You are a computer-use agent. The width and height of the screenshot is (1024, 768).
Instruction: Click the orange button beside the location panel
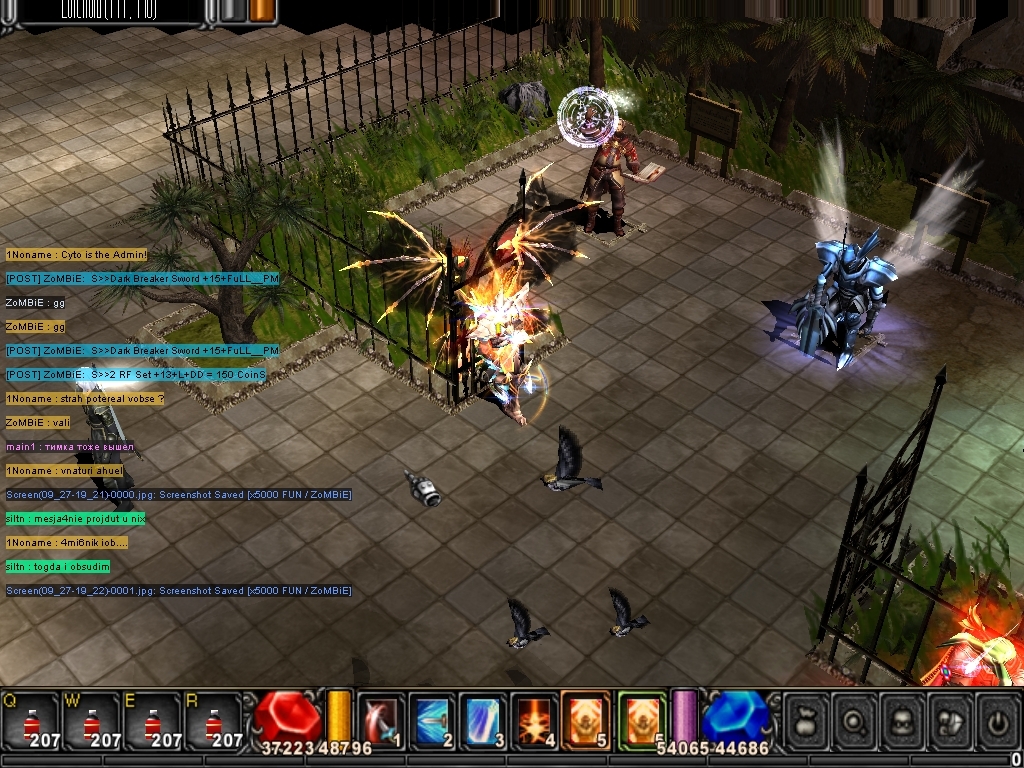pyautogui.click(x=263, y=10)
